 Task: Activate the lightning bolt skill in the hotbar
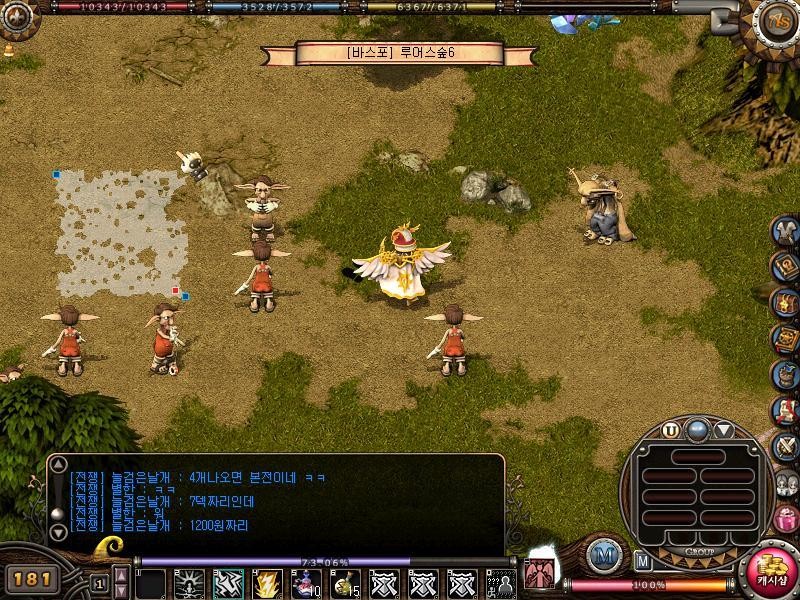(267, 583)
